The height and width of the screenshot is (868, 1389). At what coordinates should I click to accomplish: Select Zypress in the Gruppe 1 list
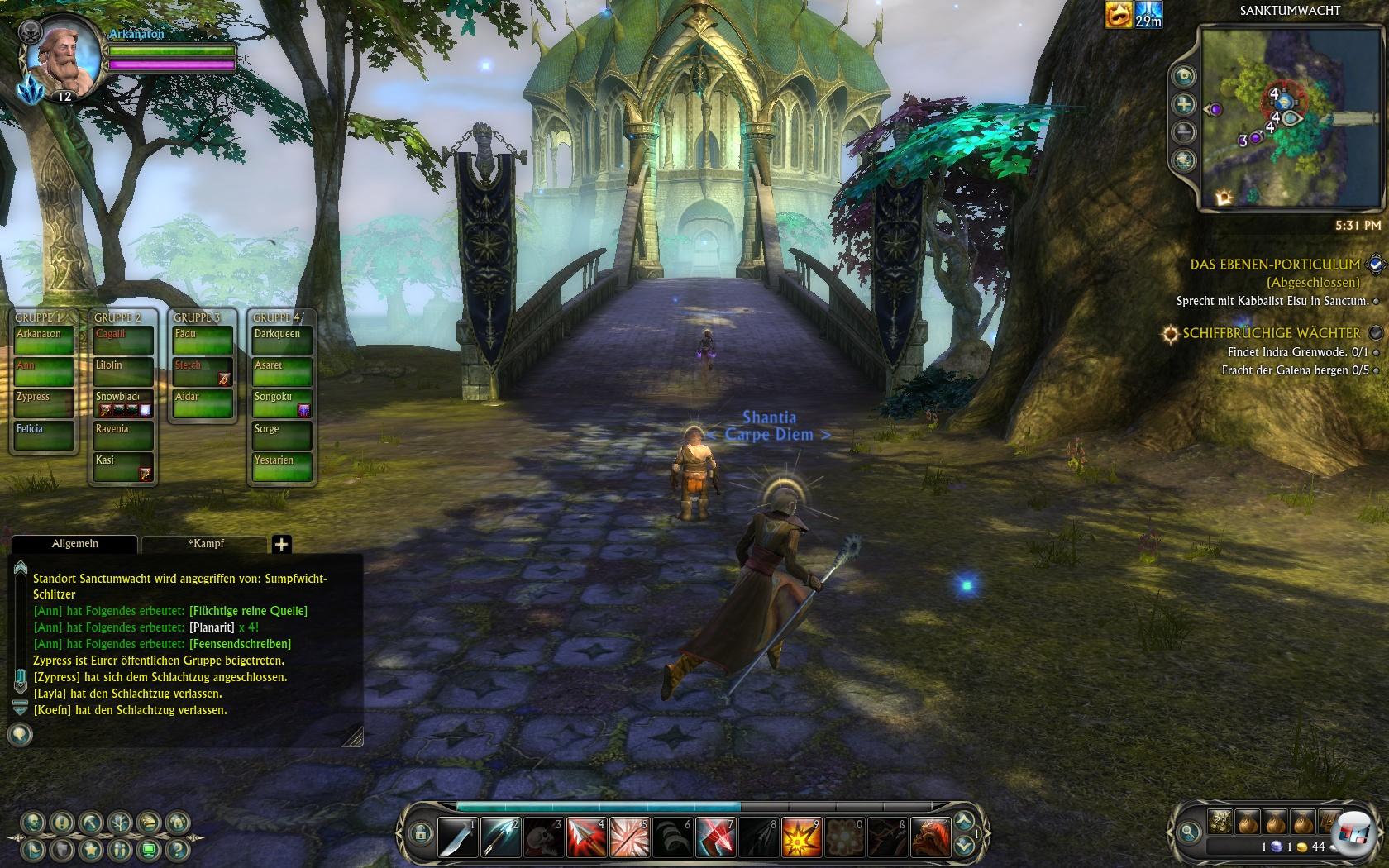[44, 403]
